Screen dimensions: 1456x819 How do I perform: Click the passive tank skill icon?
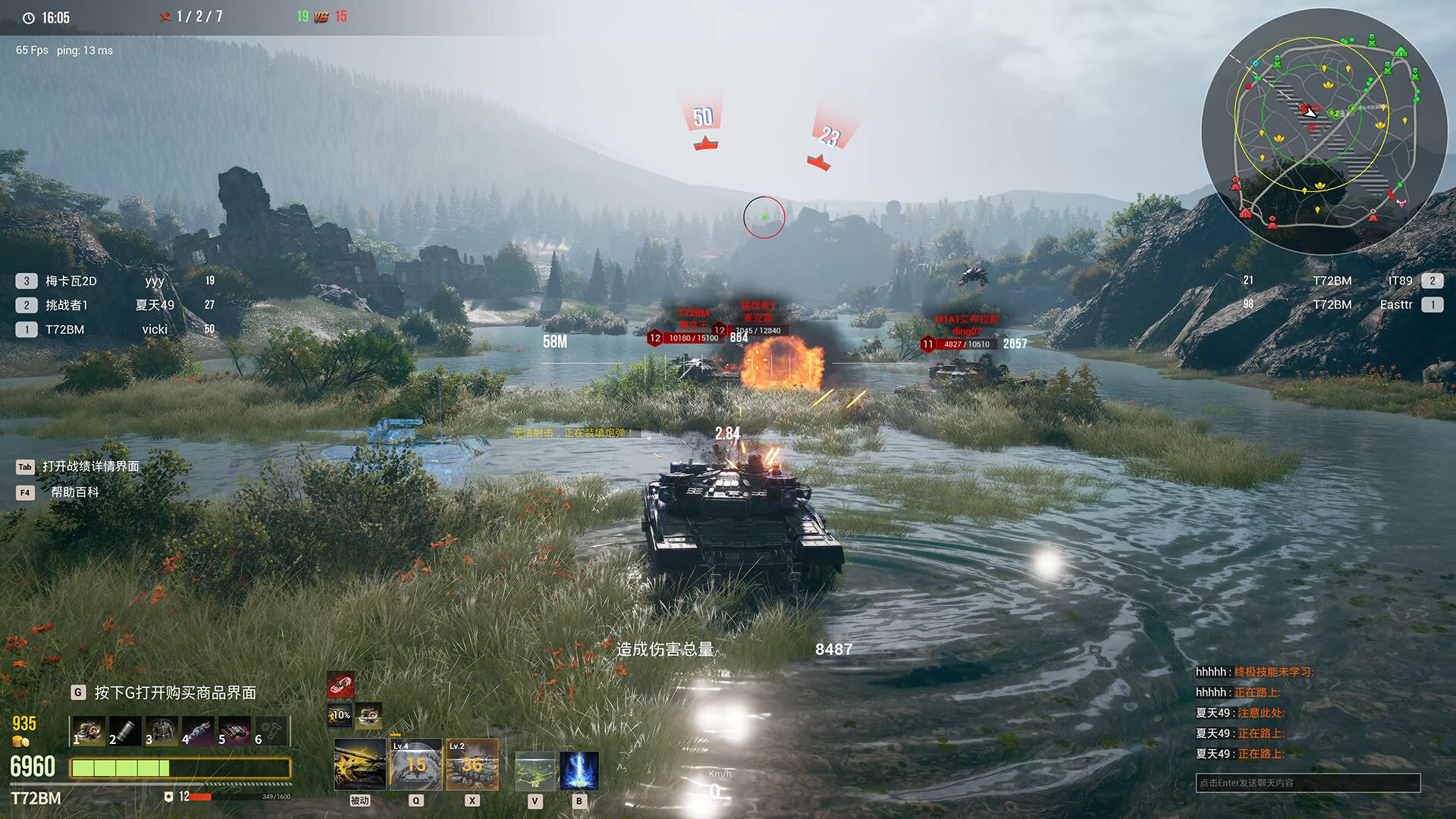[359, 764]
